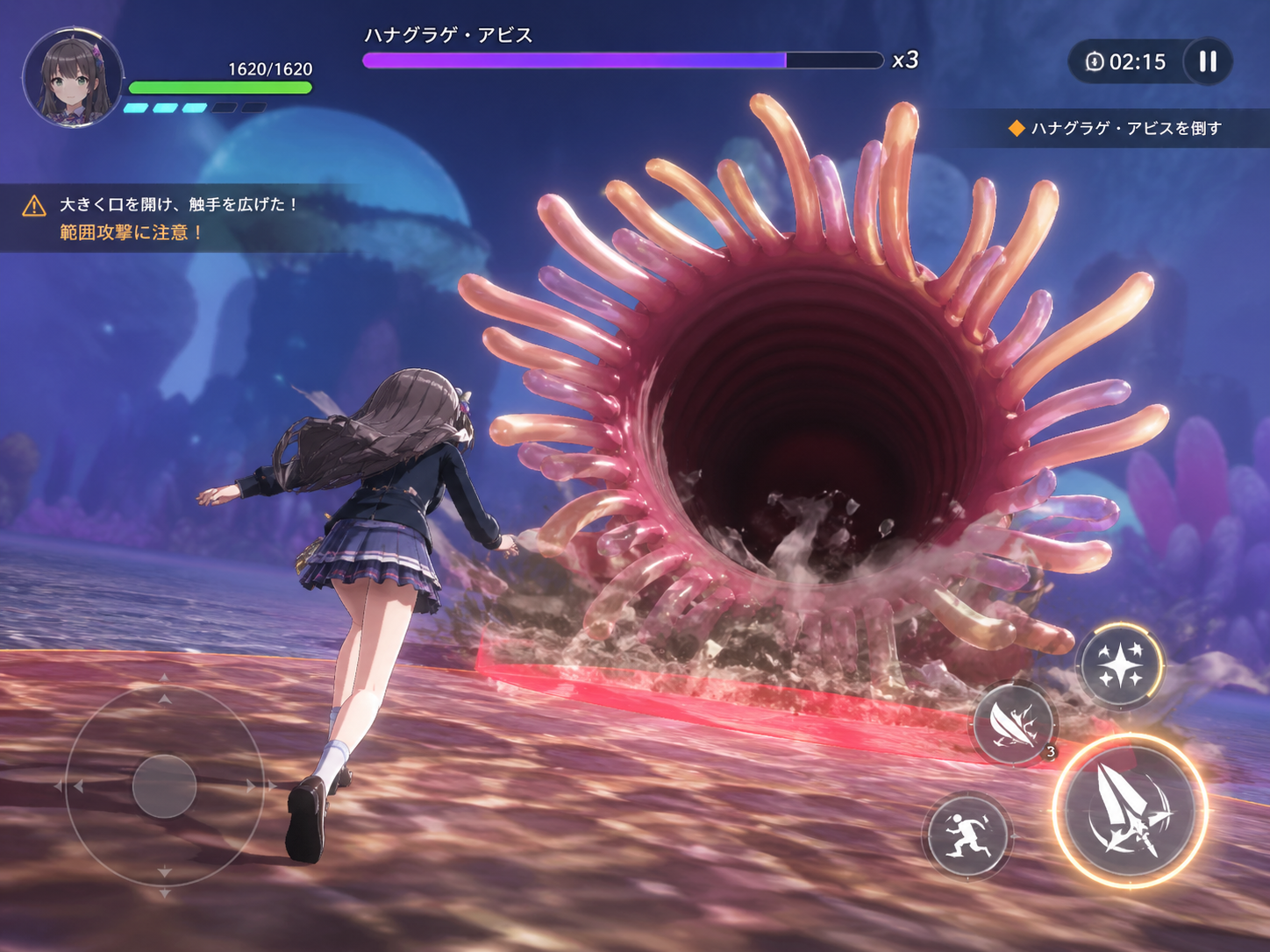This screenshot has height=952, width=1270.
Task: Tap the virtual joystick knob
Action: [164, 786]
